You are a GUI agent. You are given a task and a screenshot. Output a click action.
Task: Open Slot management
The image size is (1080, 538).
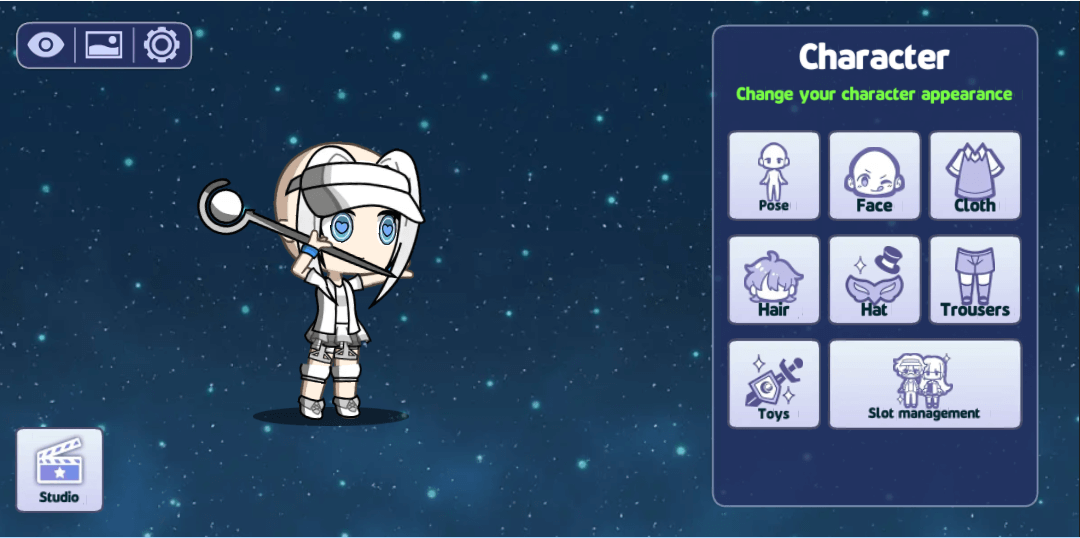coord(924,384)
